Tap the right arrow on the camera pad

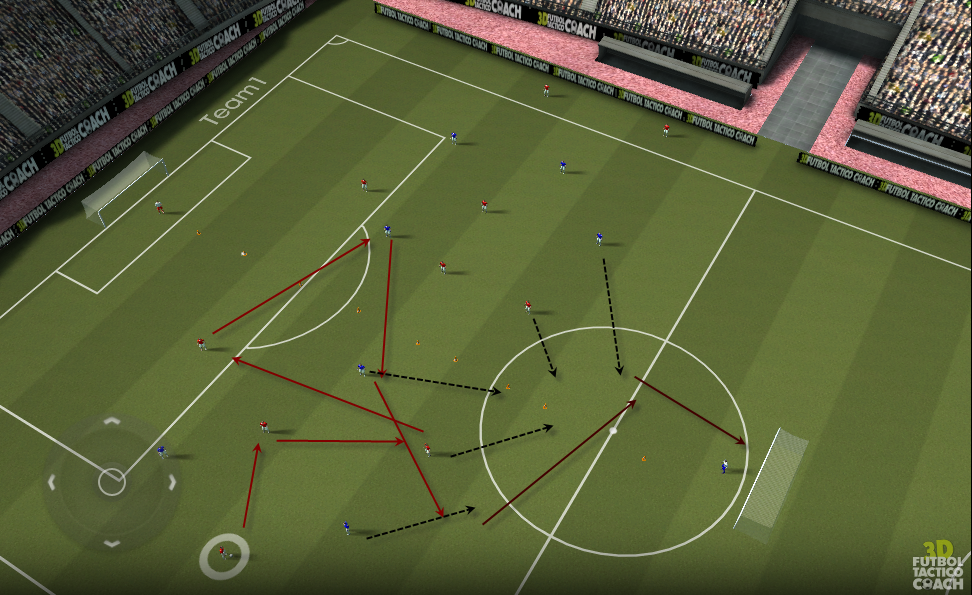(x=172, y=483)
